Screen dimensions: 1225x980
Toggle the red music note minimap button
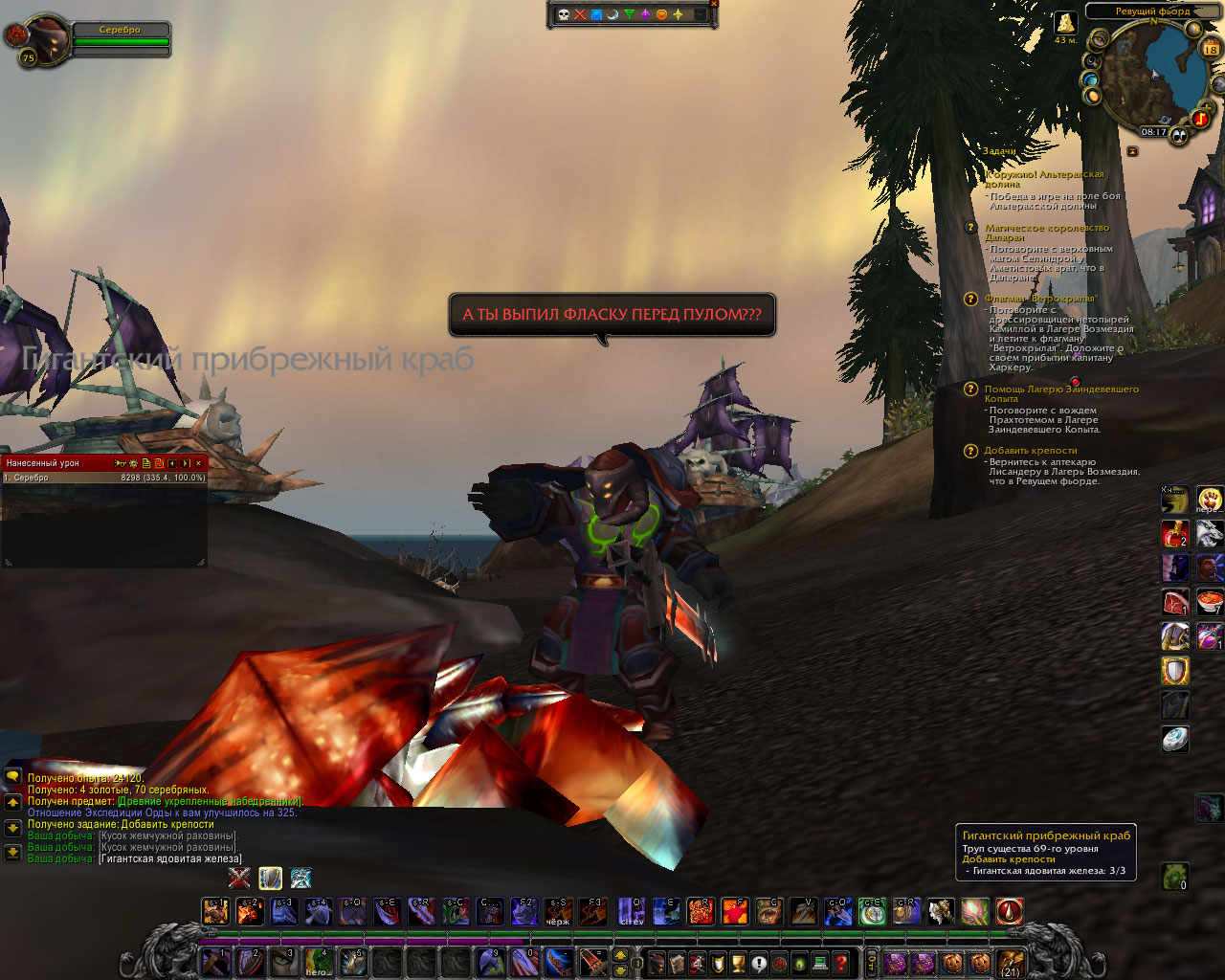coord(1200,119)
